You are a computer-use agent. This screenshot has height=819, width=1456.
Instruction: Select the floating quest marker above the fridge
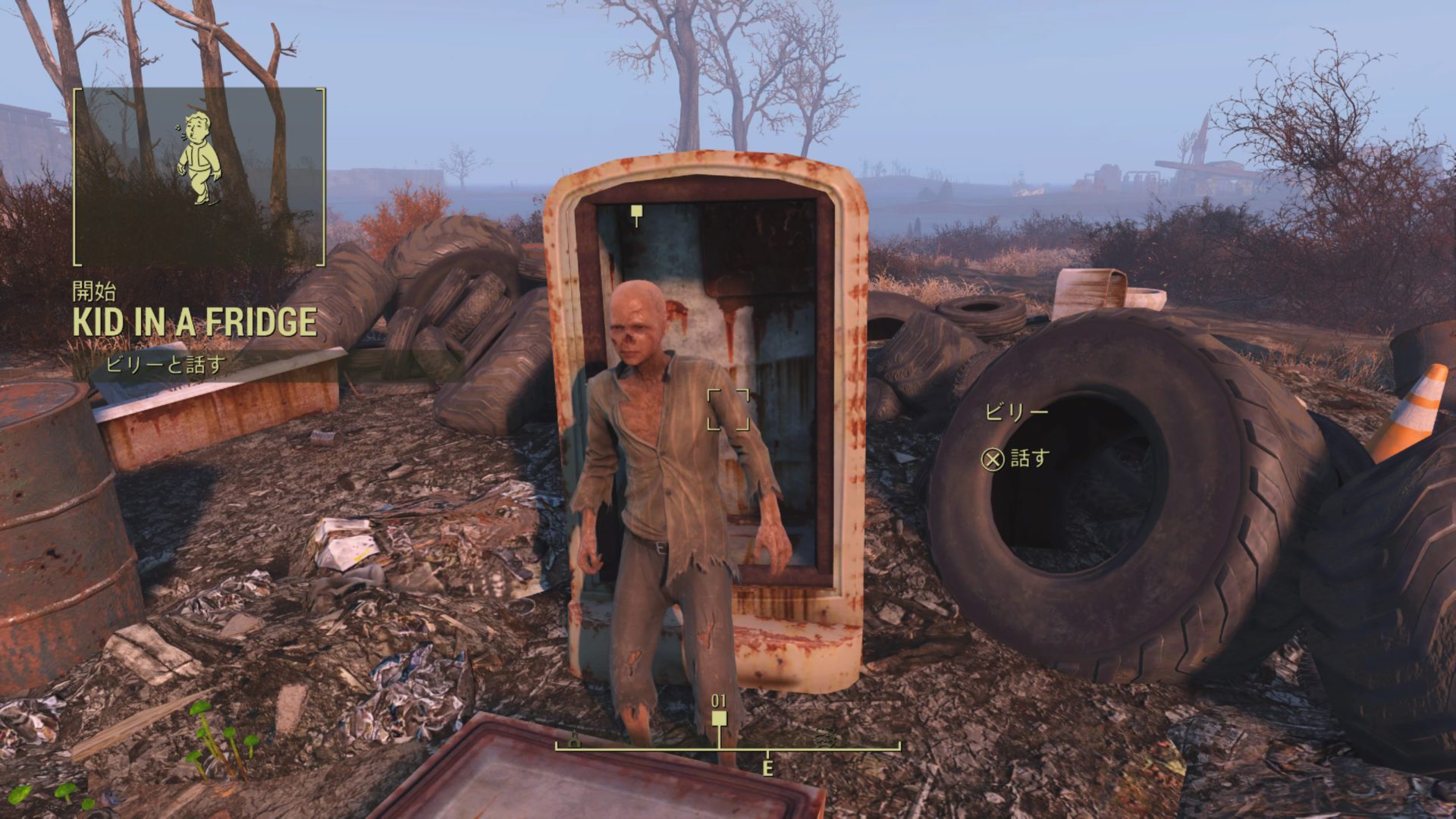636,213
